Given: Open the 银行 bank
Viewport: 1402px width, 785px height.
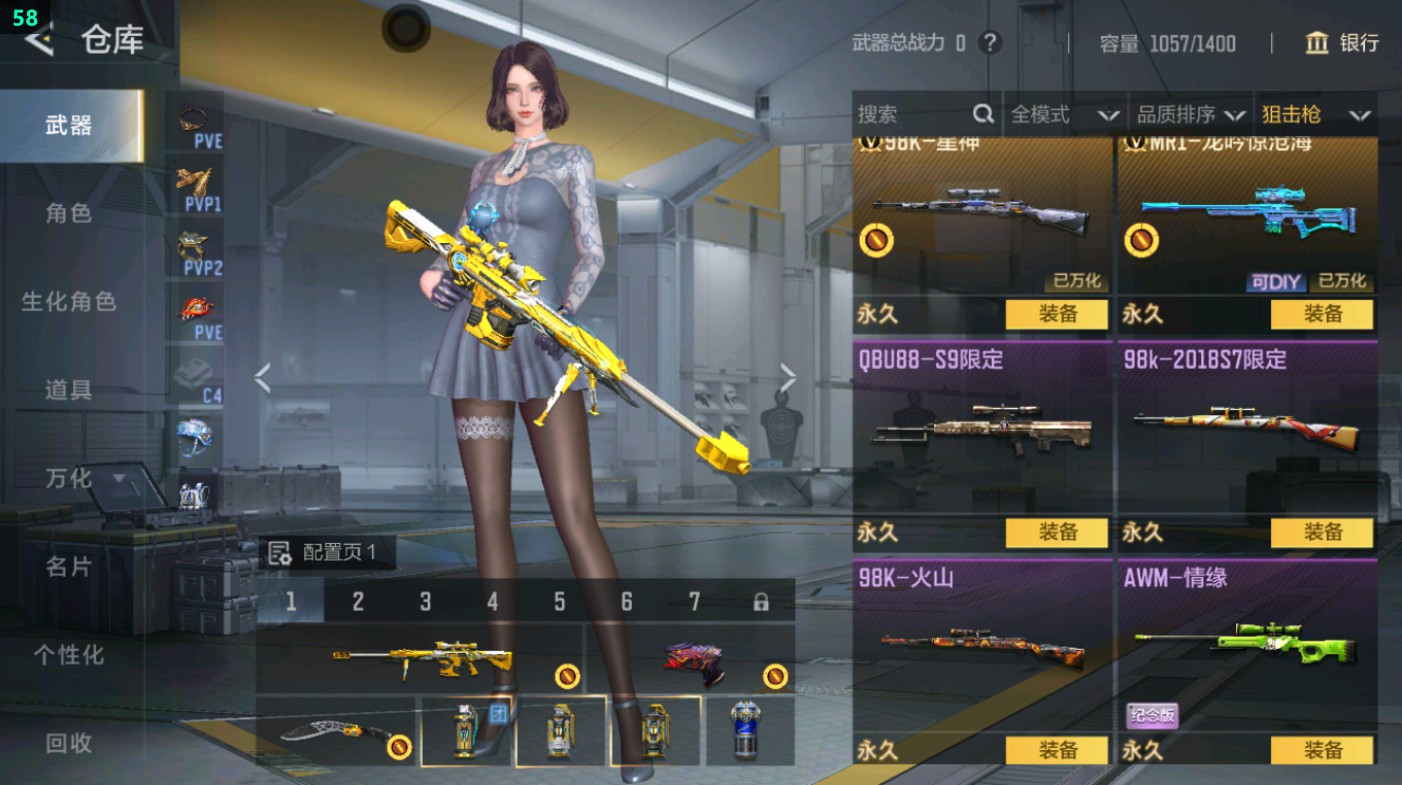Looking at the screenshot, I should [1342, 43].
